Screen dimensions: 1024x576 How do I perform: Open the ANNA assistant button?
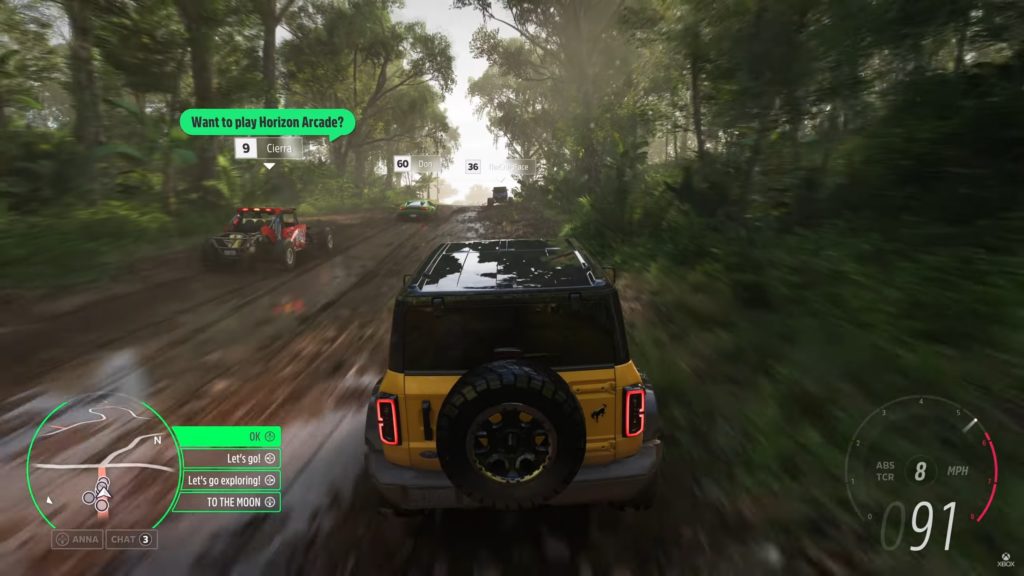click(77, 539)
